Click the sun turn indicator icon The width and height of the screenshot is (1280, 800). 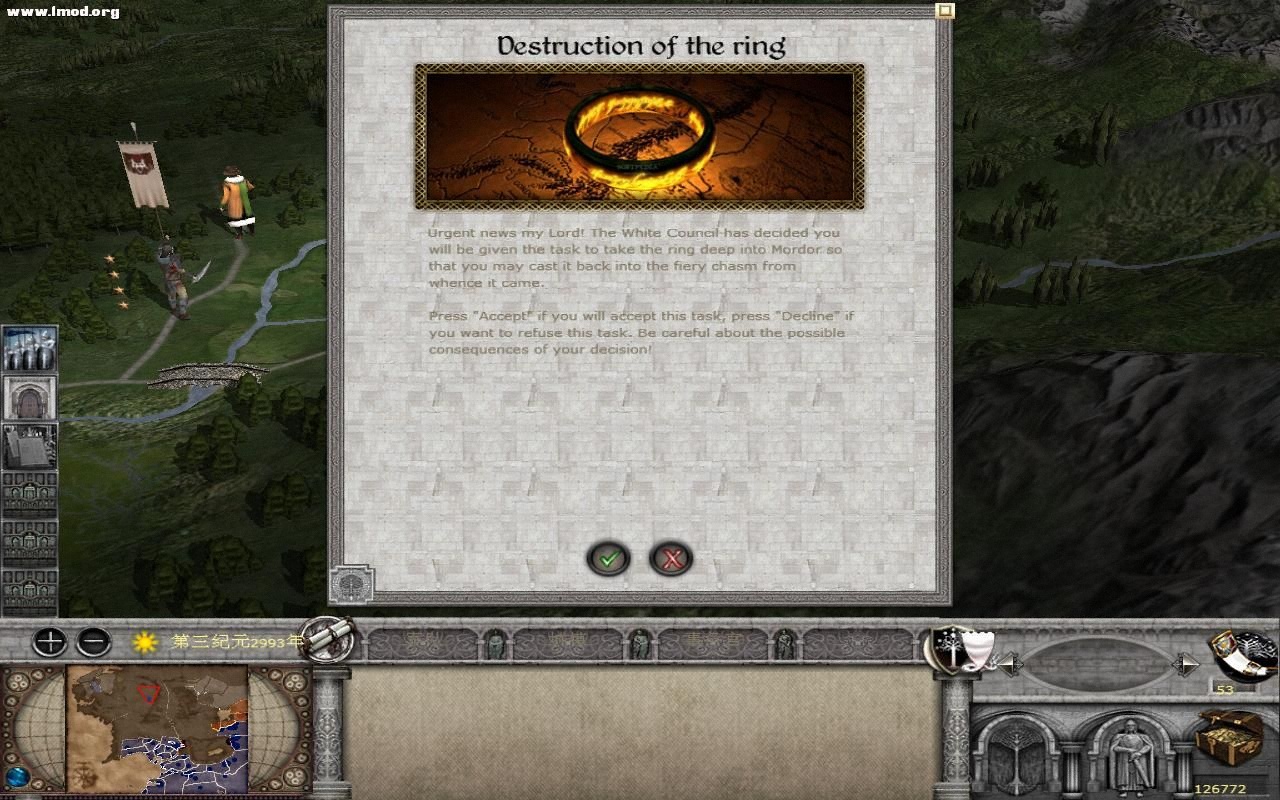coord(143,642)
